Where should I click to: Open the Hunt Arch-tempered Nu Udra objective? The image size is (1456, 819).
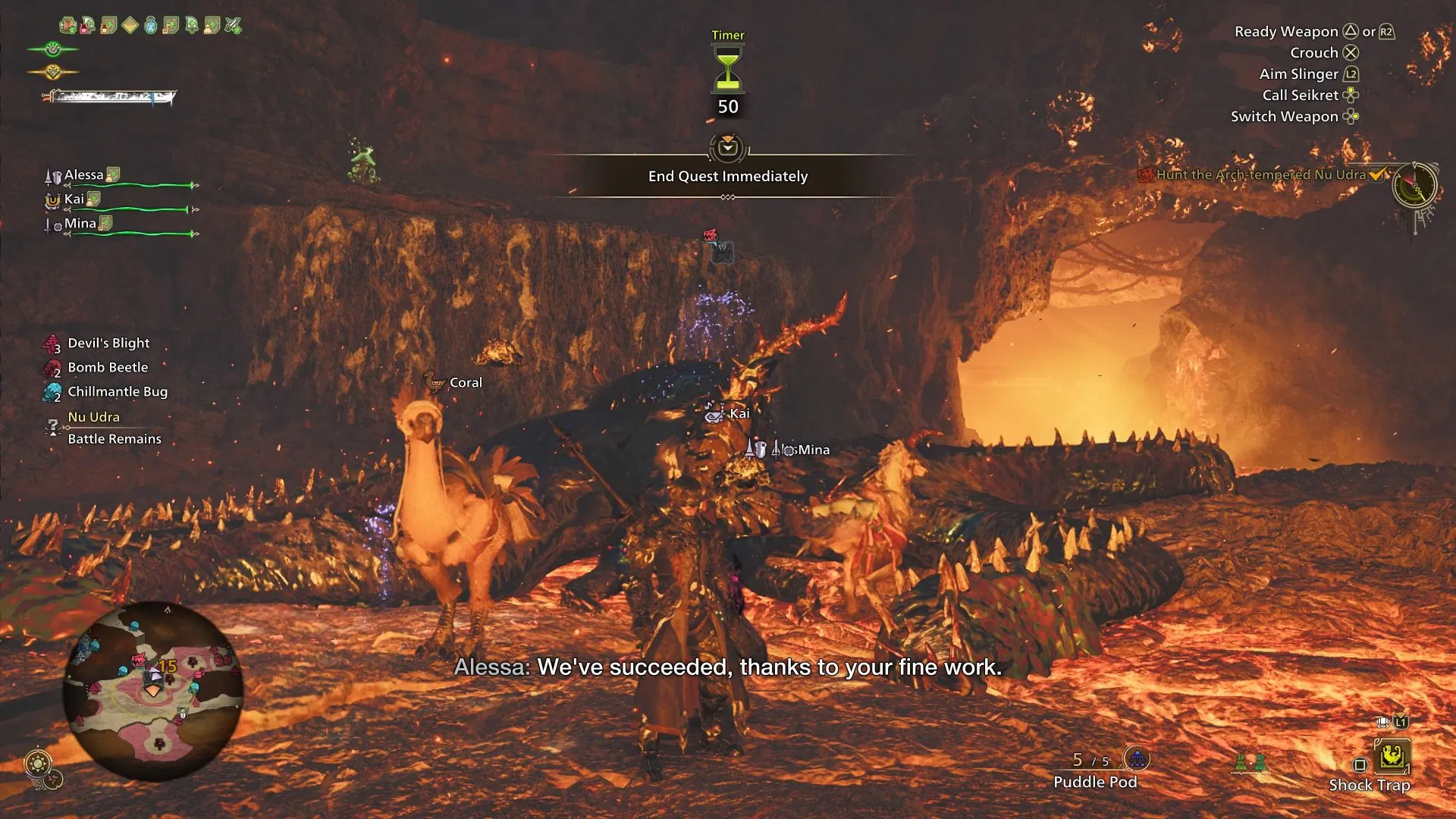(x=1260, y=174)
